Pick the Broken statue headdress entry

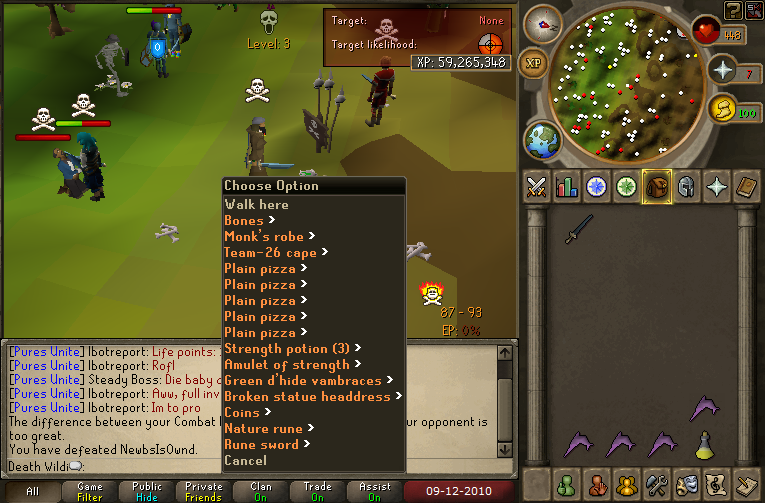(308, 396)
